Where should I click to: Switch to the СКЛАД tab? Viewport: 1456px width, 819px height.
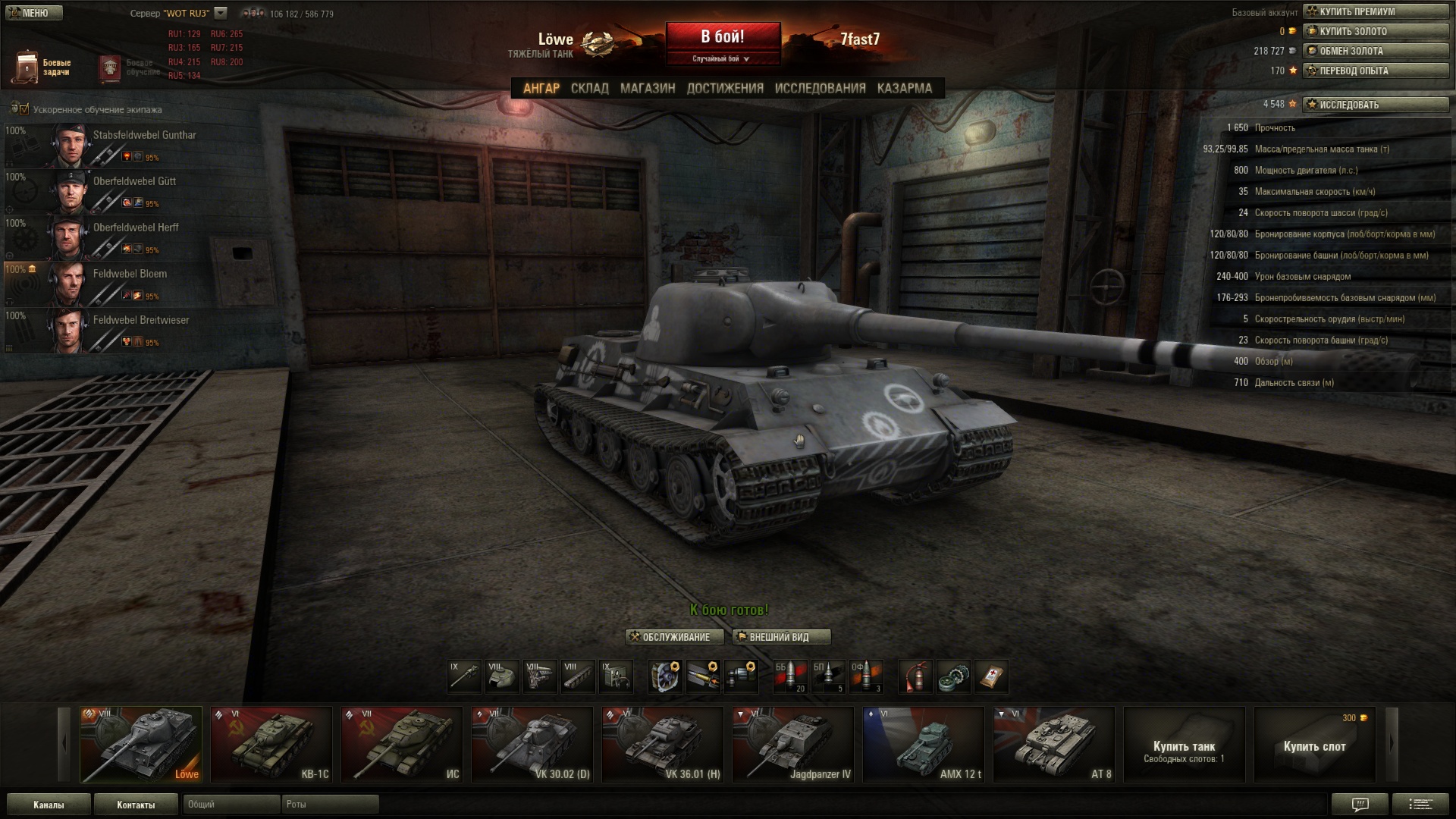(589, 88)
